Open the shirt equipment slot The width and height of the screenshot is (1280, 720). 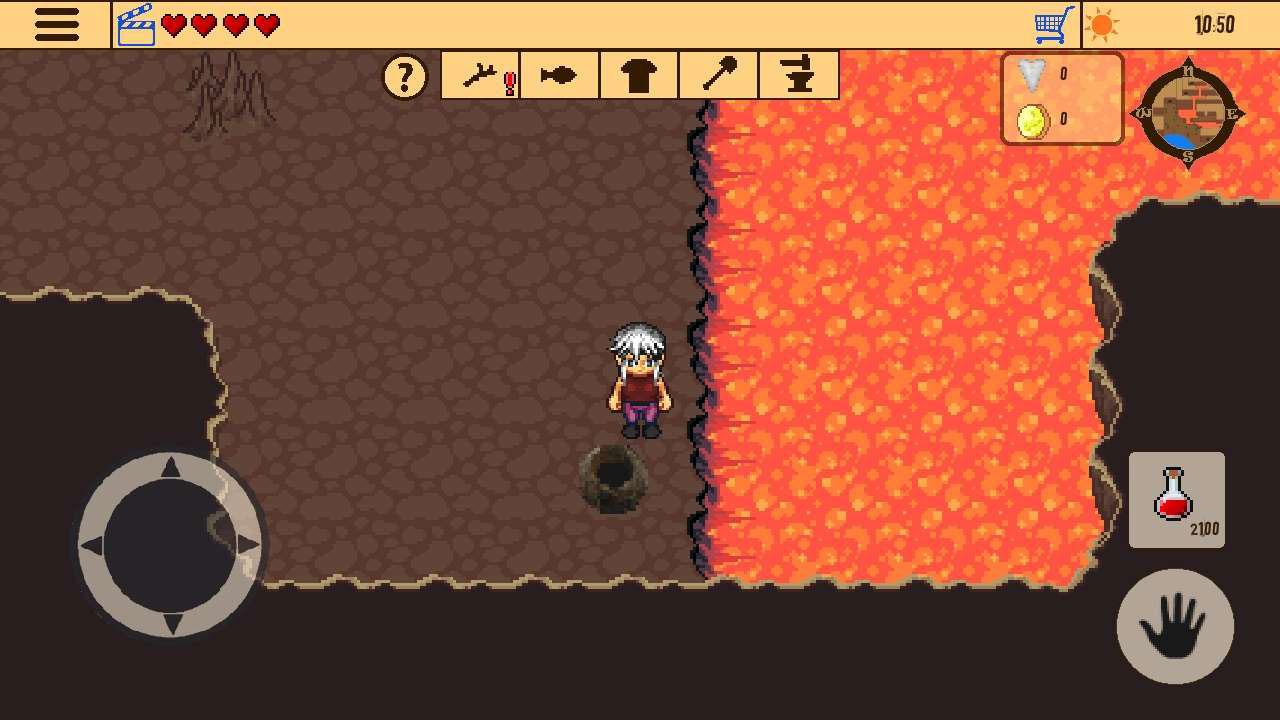638,75
